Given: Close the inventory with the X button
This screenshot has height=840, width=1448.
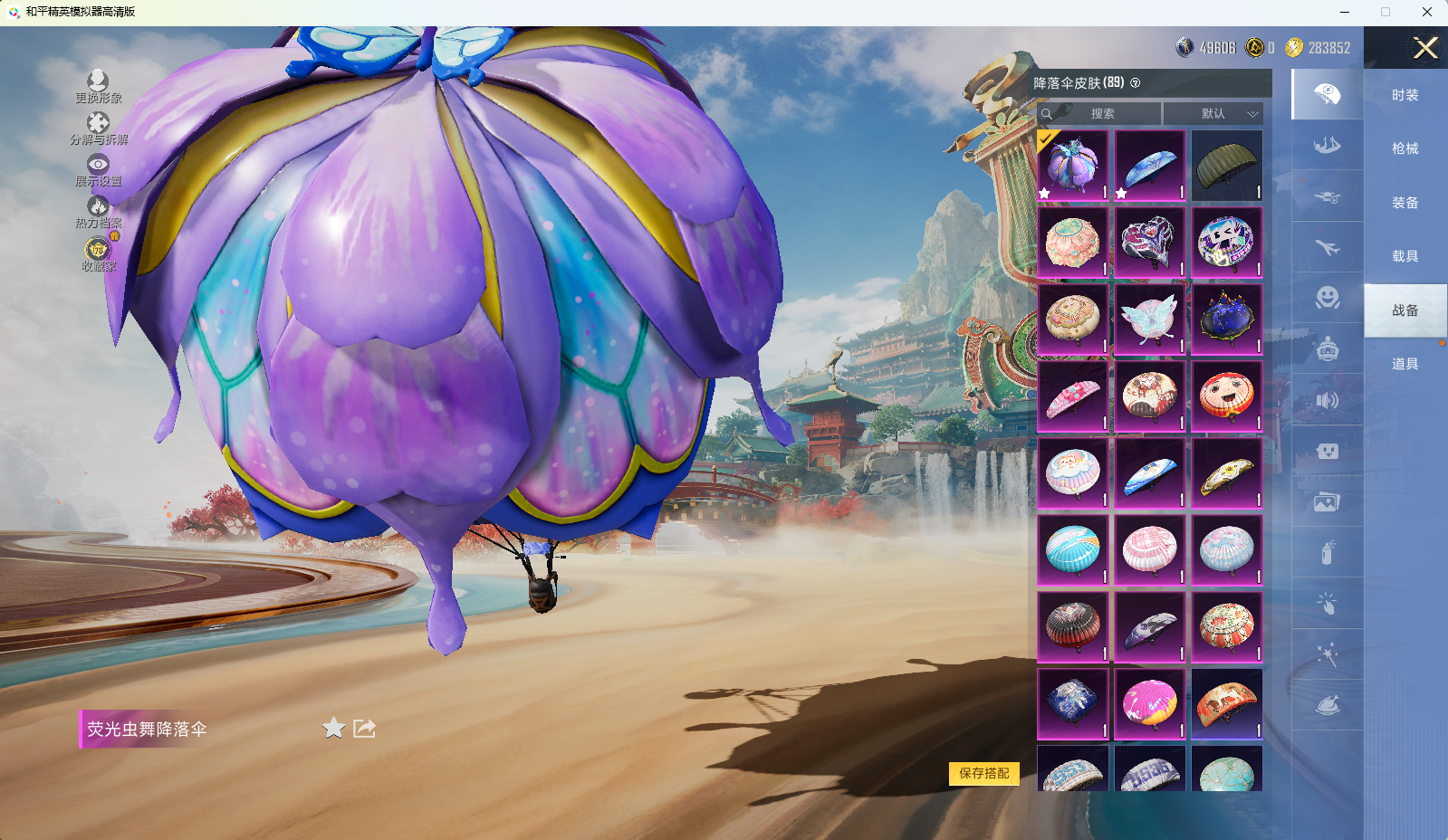Looking at the screenshot, I should 1425,48.
